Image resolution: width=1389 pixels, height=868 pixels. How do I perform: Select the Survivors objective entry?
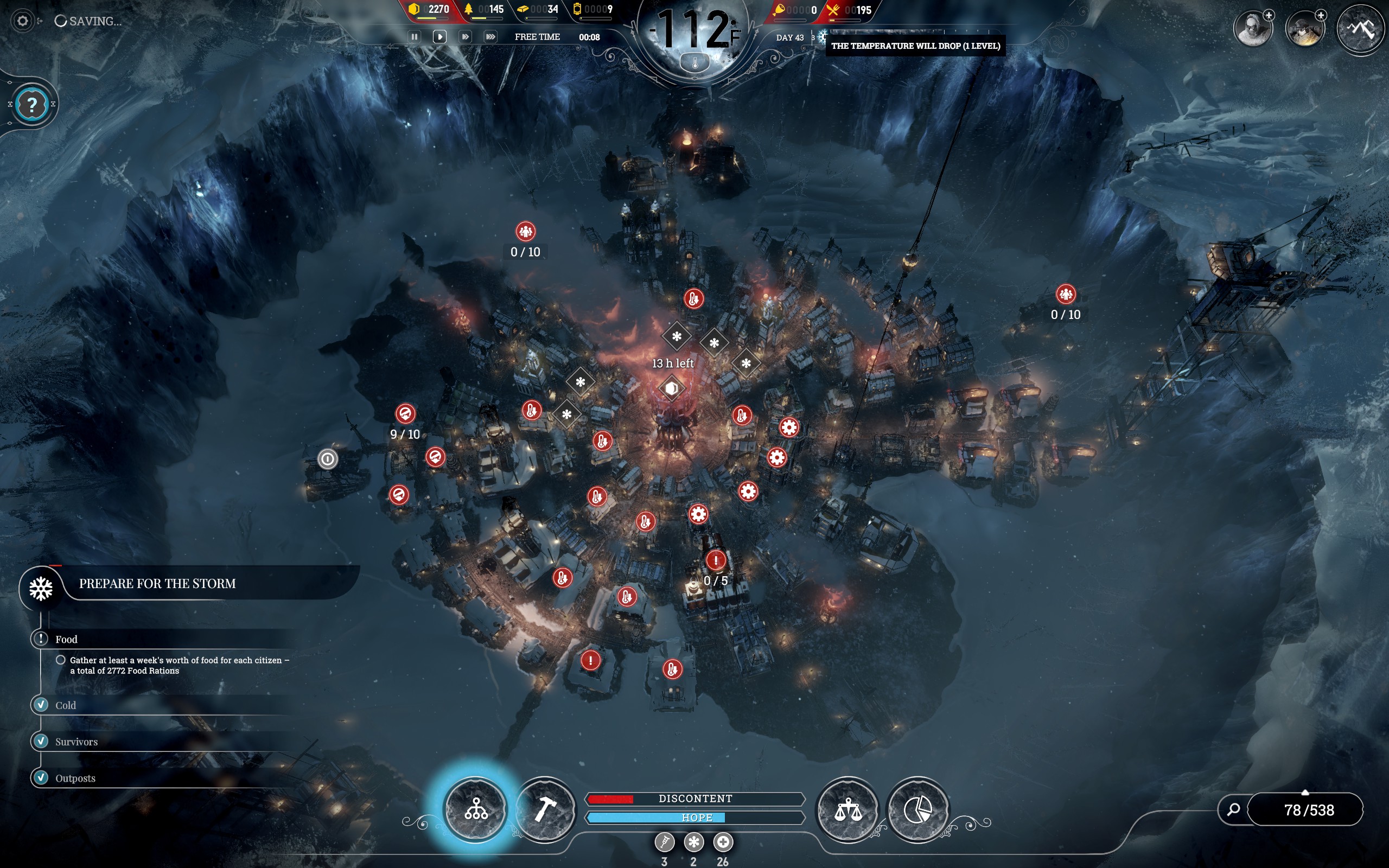[x=77, y=742]
